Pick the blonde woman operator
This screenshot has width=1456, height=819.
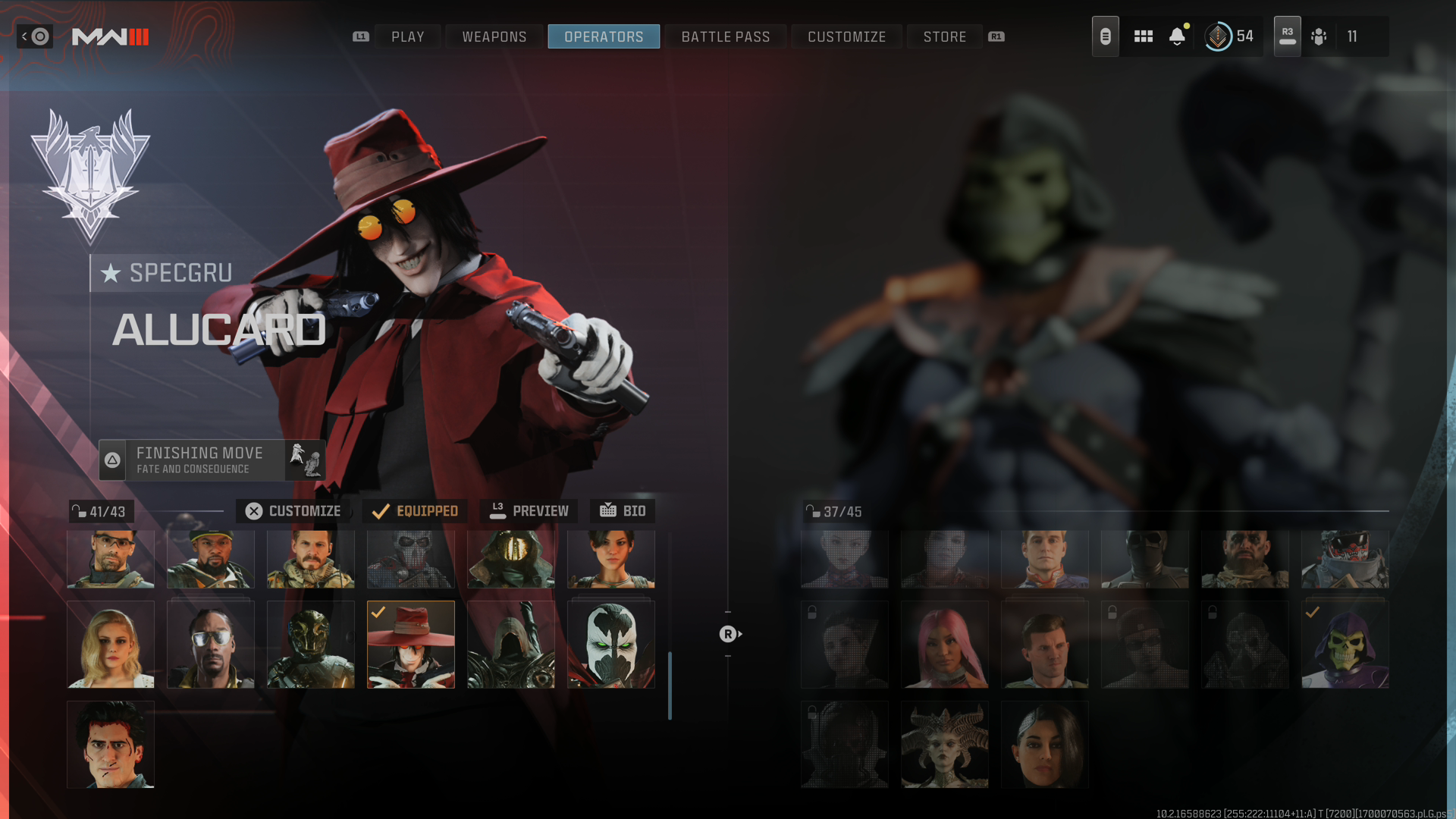111,645
